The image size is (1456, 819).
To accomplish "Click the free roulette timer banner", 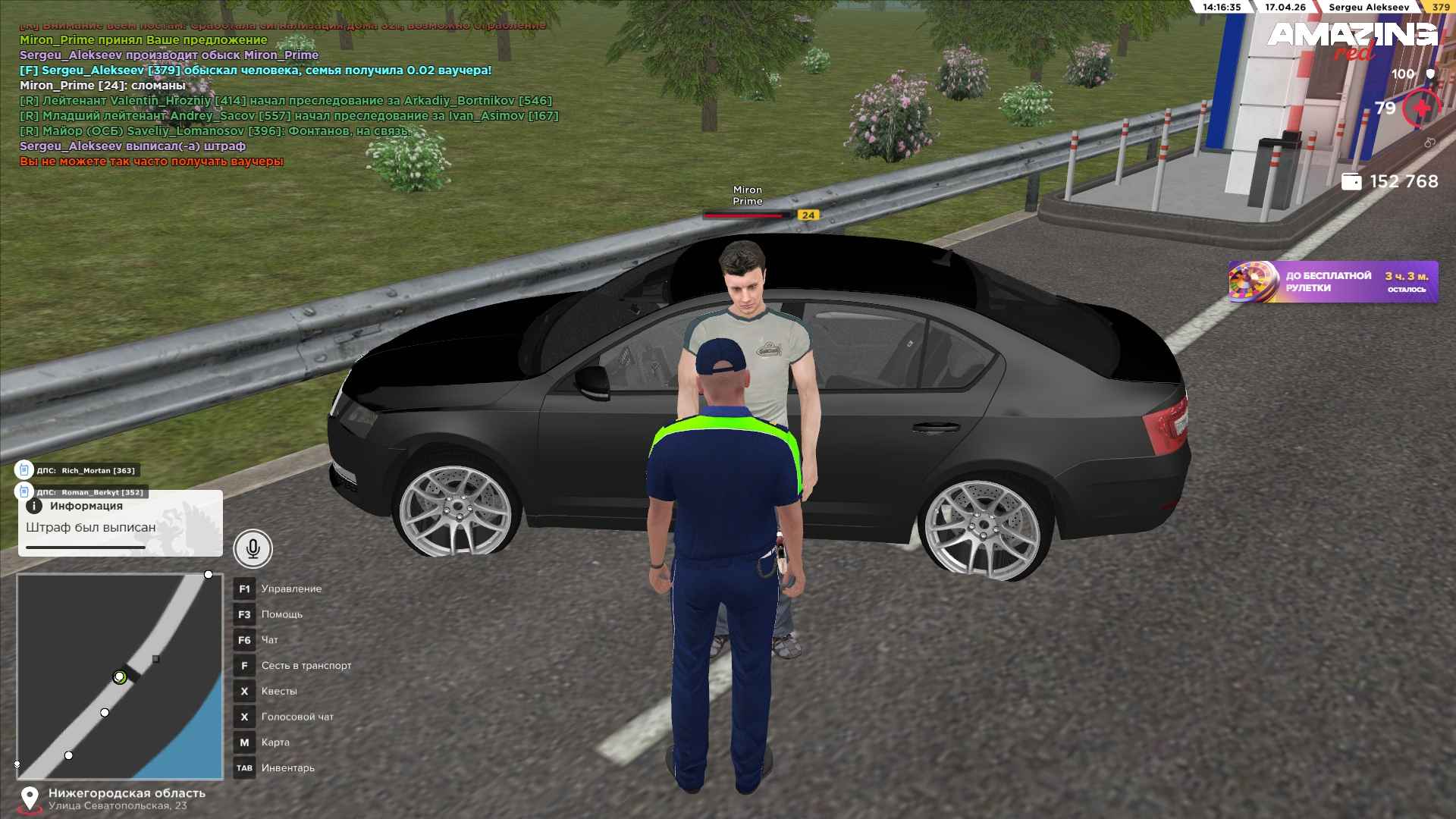I will tap(1332, 282).
